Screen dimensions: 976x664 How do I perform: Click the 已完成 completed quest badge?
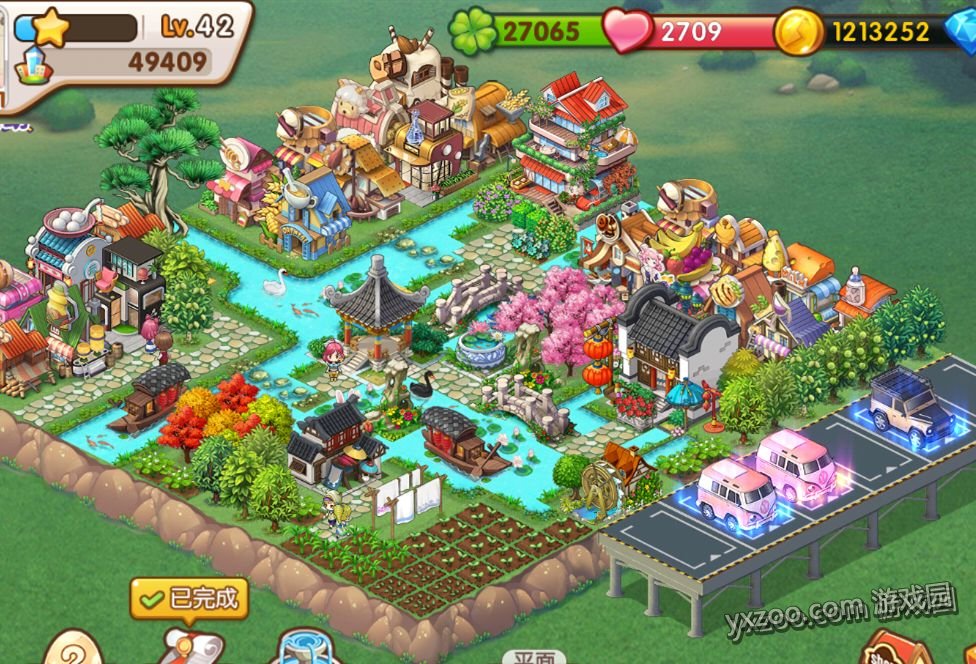(189, 599)
